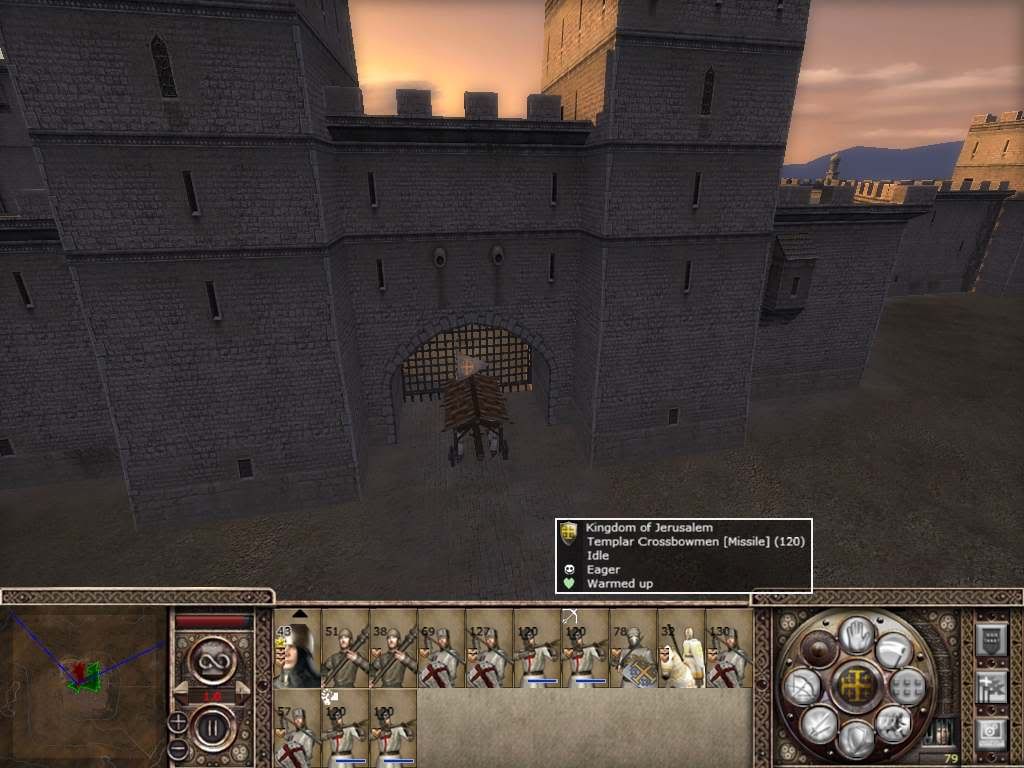Click the raised hand halt command
Image resolution: width=1024 pixels, height=768 pixels.
tap(857, 635)
